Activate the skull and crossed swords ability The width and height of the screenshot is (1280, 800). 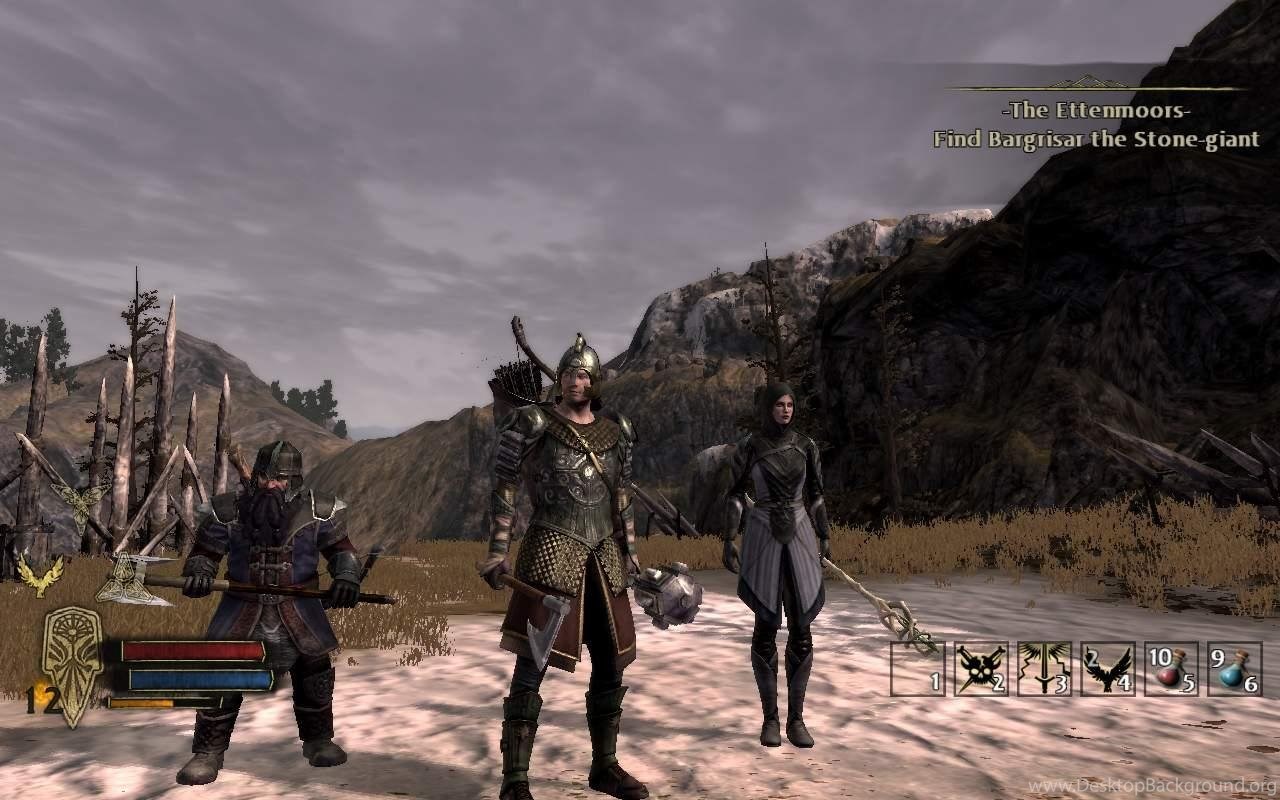981,668
